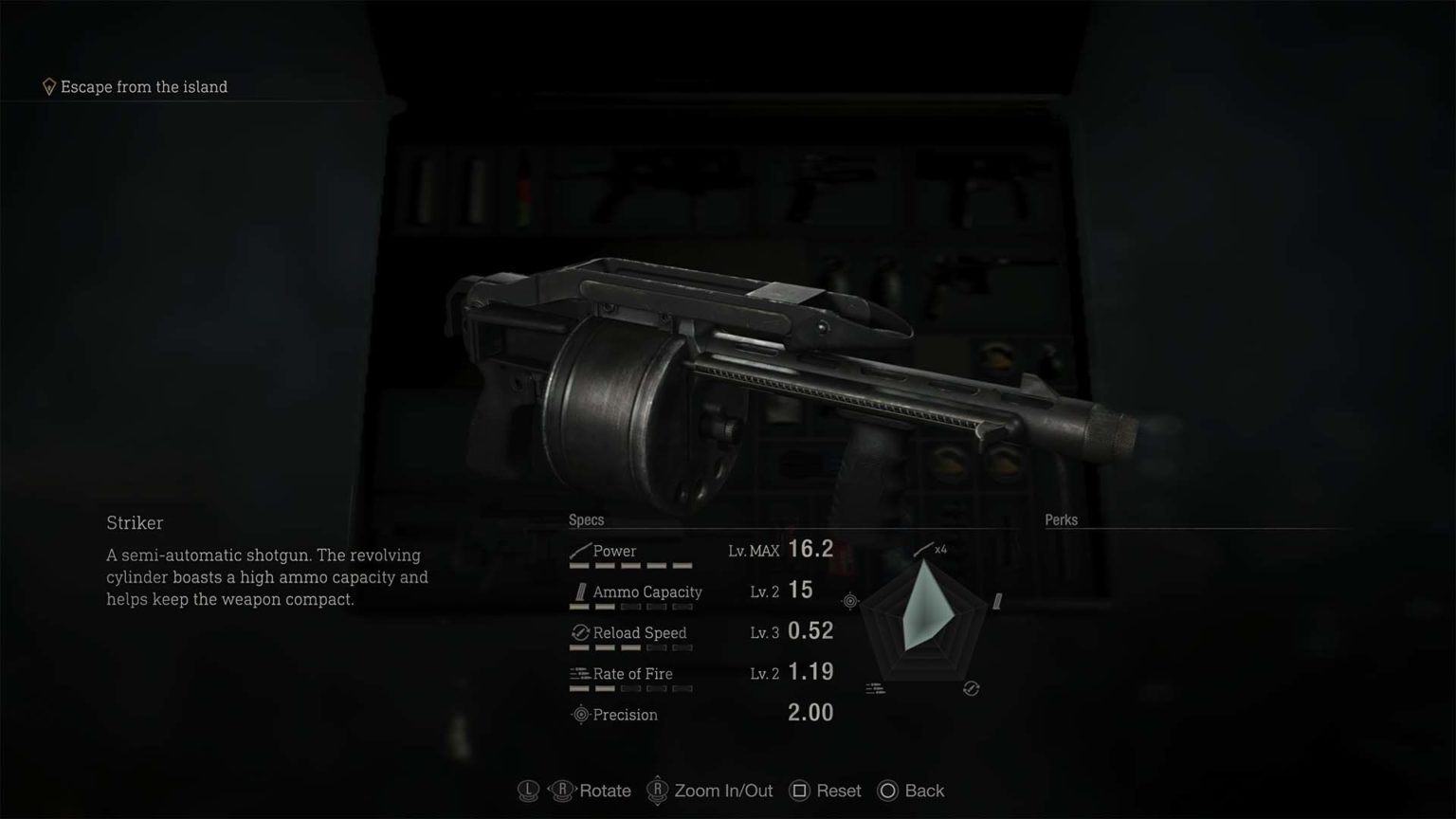The height and width of the screenshot is (819, 1456).
Task: Select the Precision crosshair icon
Action: coord(579,715)
